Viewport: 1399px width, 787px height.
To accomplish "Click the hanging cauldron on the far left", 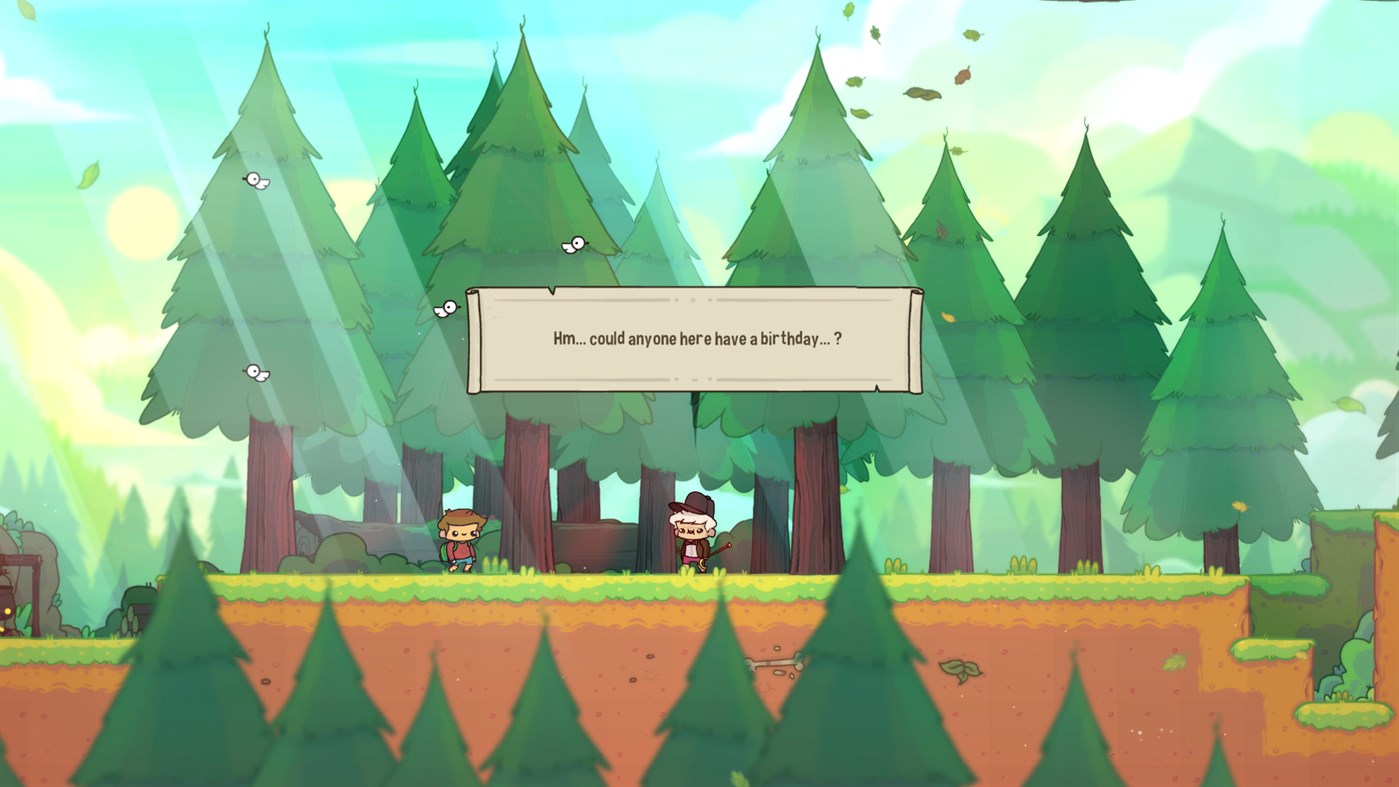I will pos(8,595).
